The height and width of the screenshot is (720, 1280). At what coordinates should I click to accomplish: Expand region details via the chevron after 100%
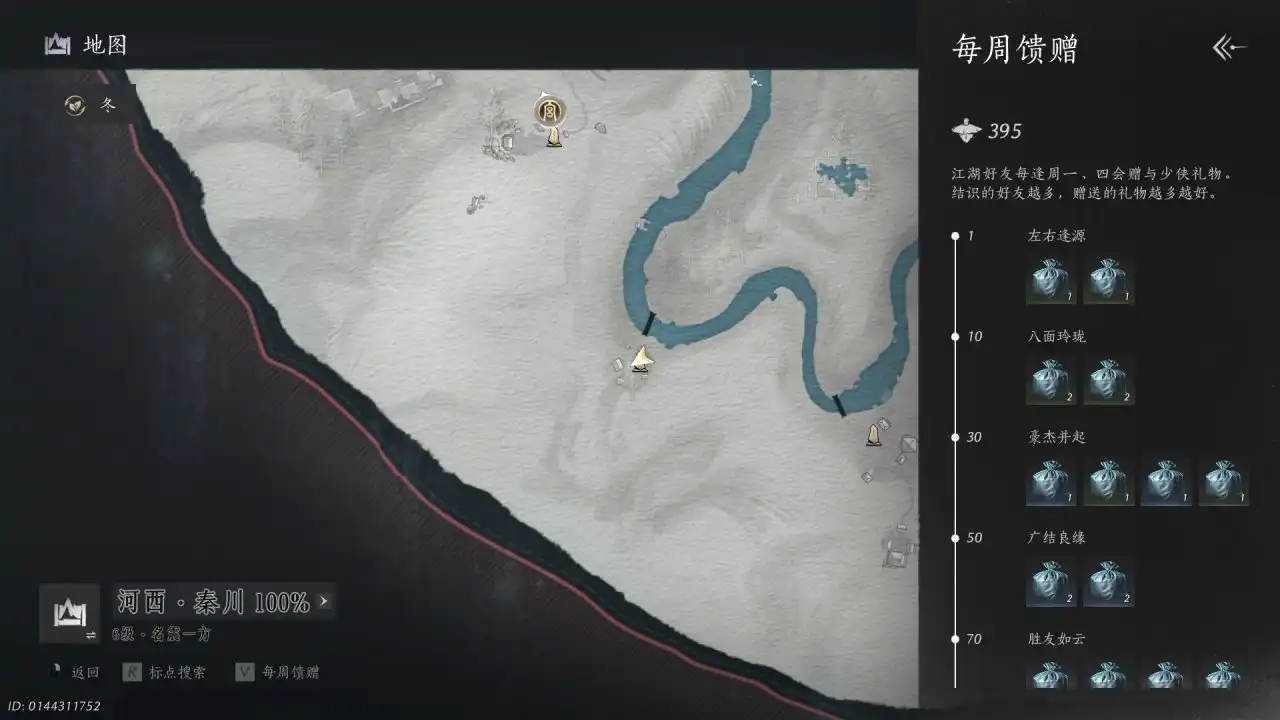click(x=324, y=602)
